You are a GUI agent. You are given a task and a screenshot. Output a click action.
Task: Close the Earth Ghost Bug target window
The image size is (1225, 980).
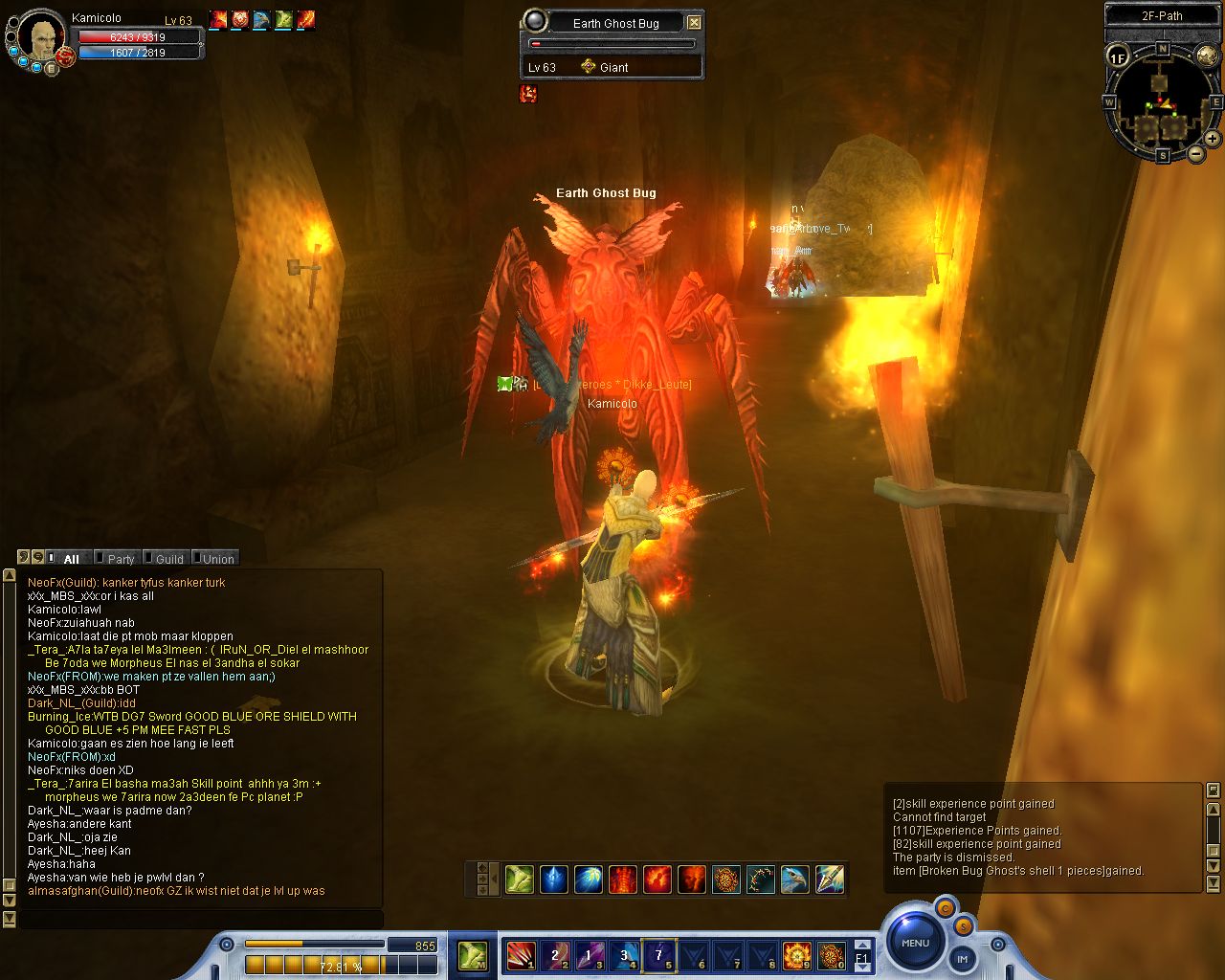694,22
